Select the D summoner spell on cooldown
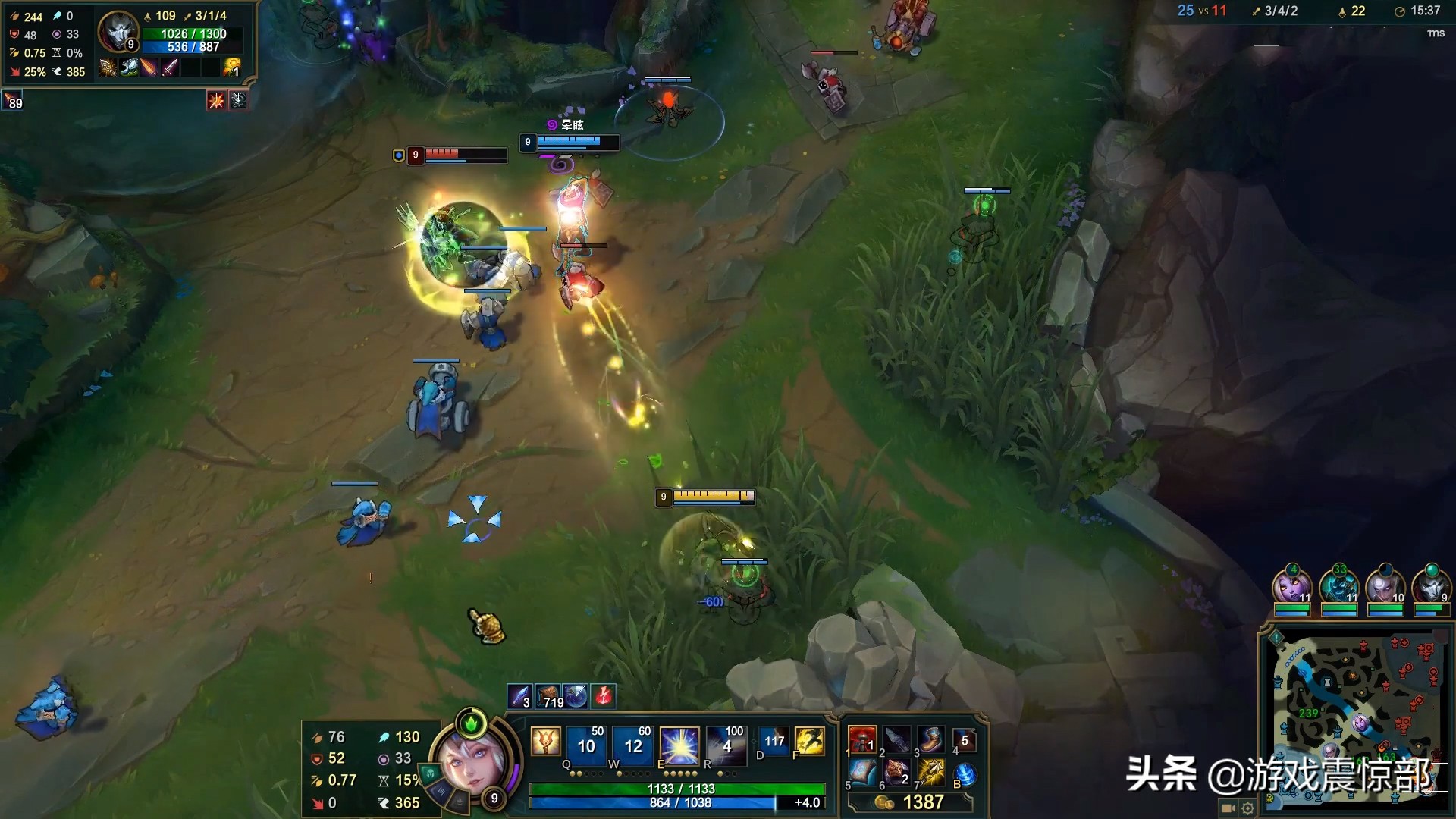This screenshot has height=819, width=1456. 773,741
